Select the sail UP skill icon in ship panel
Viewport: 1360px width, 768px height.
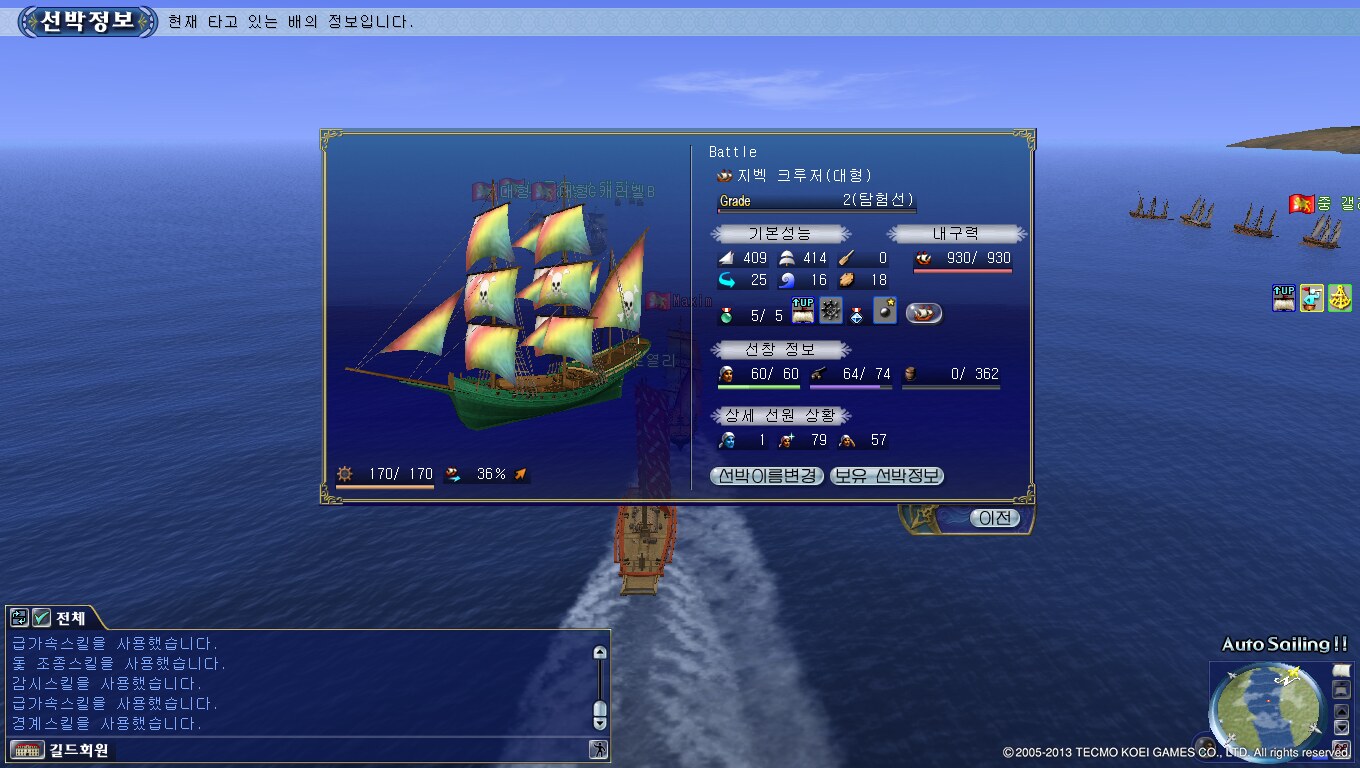[x=803, y=311]
